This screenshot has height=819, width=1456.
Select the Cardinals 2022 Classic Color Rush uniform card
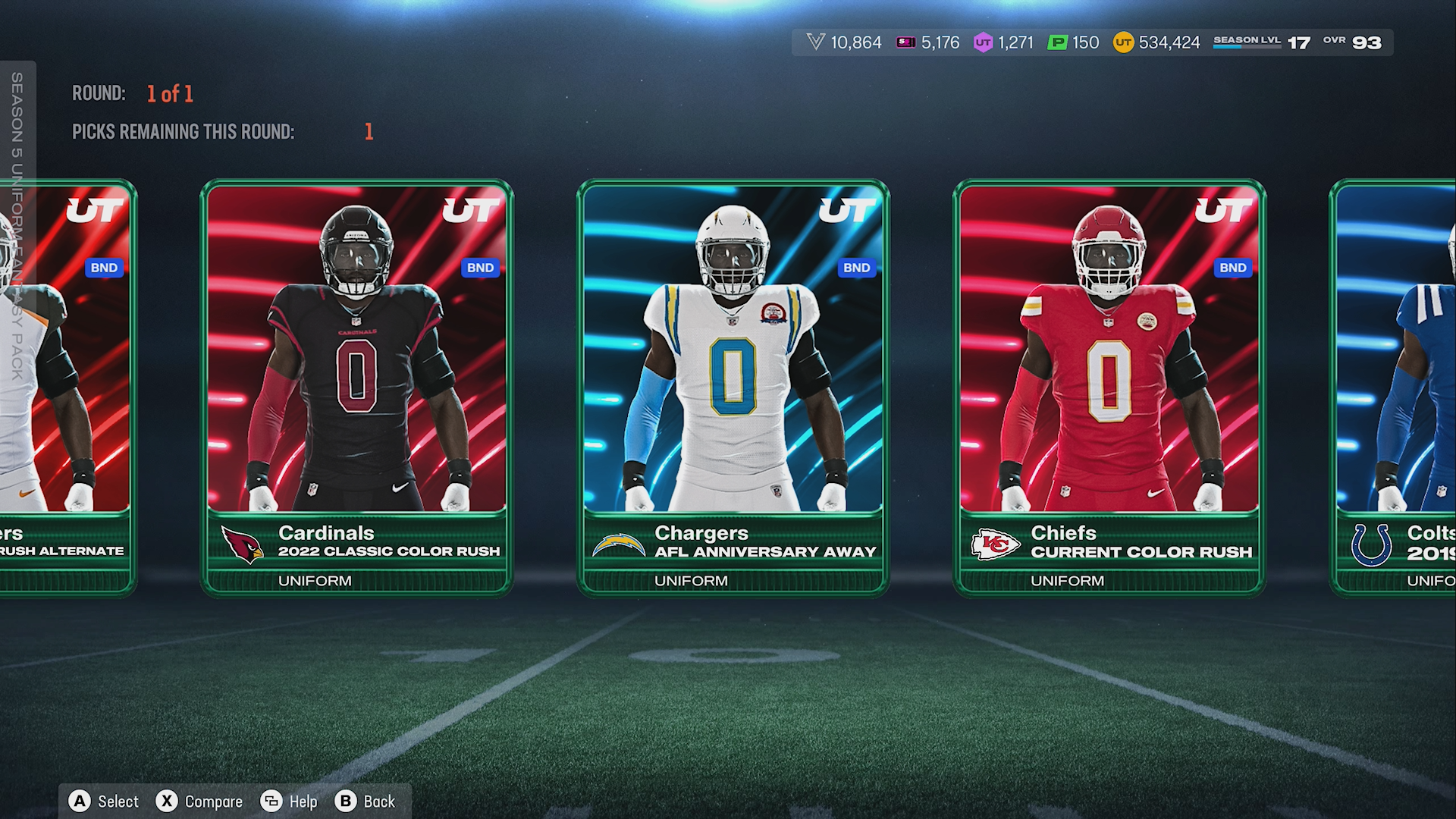[x=356, y=387]
